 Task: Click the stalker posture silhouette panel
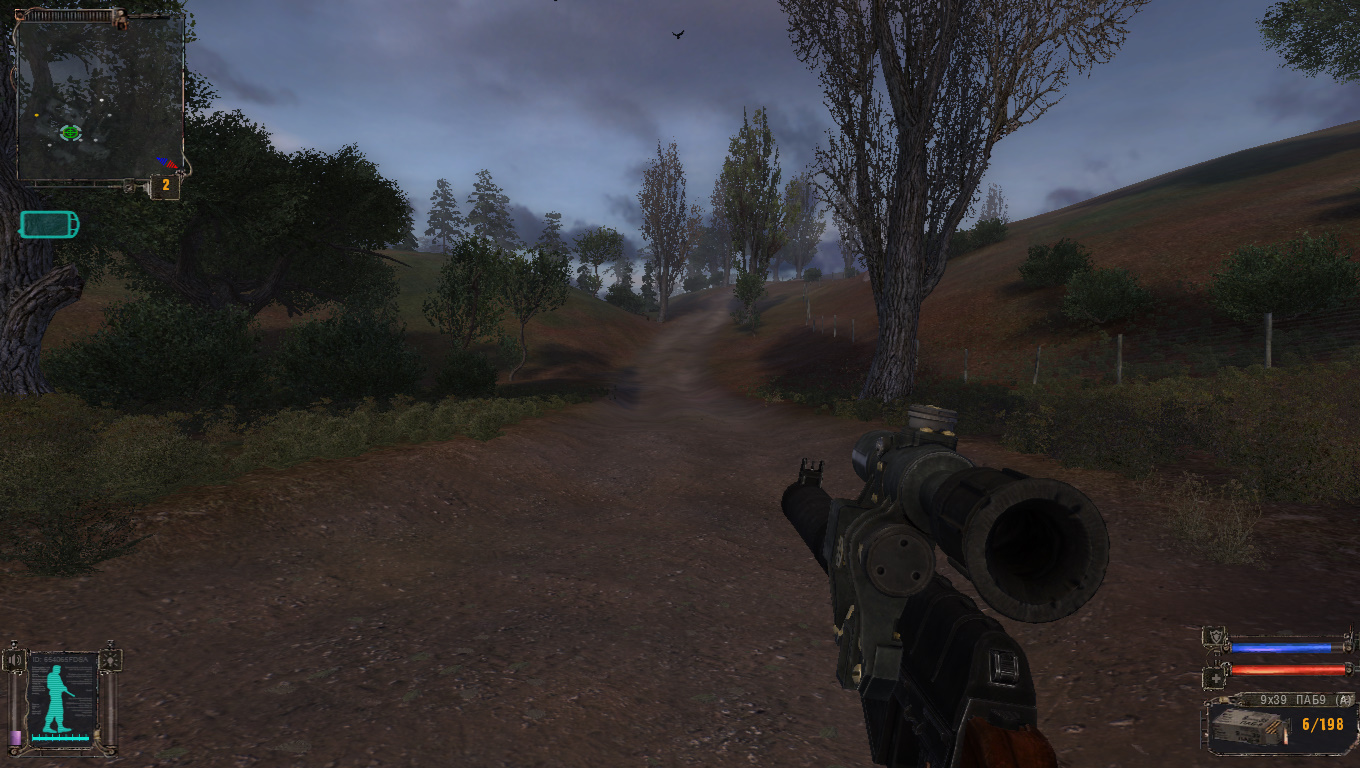pyautogui.click(x=62, y=697)
